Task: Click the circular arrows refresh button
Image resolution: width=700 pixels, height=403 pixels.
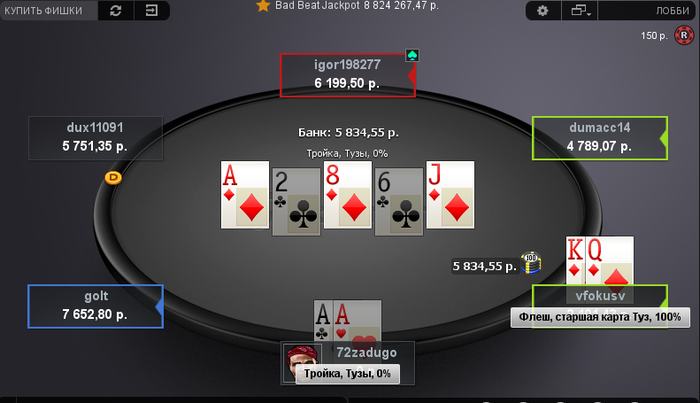Action: 116,11
